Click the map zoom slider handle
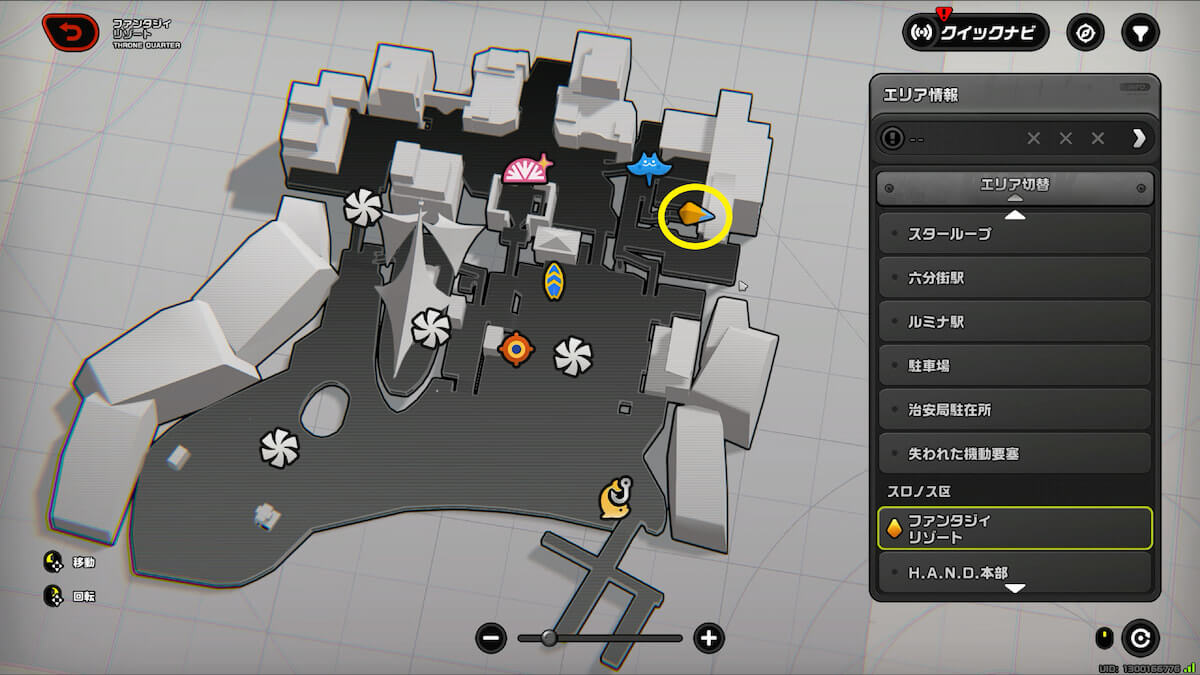1200x675 pixels. (548, 638)
